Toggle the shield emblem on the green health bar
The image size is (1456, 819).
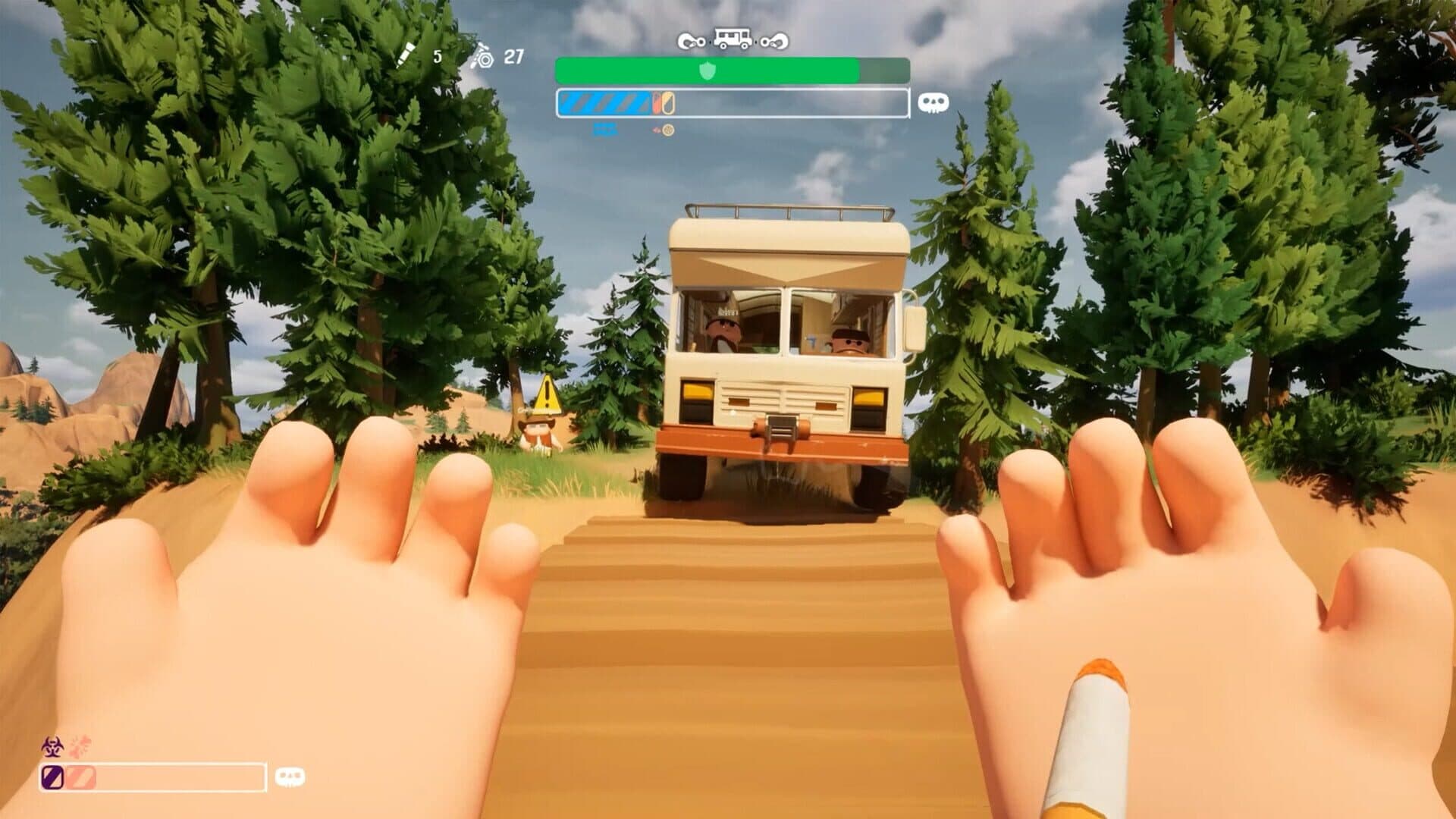point(708,70)
